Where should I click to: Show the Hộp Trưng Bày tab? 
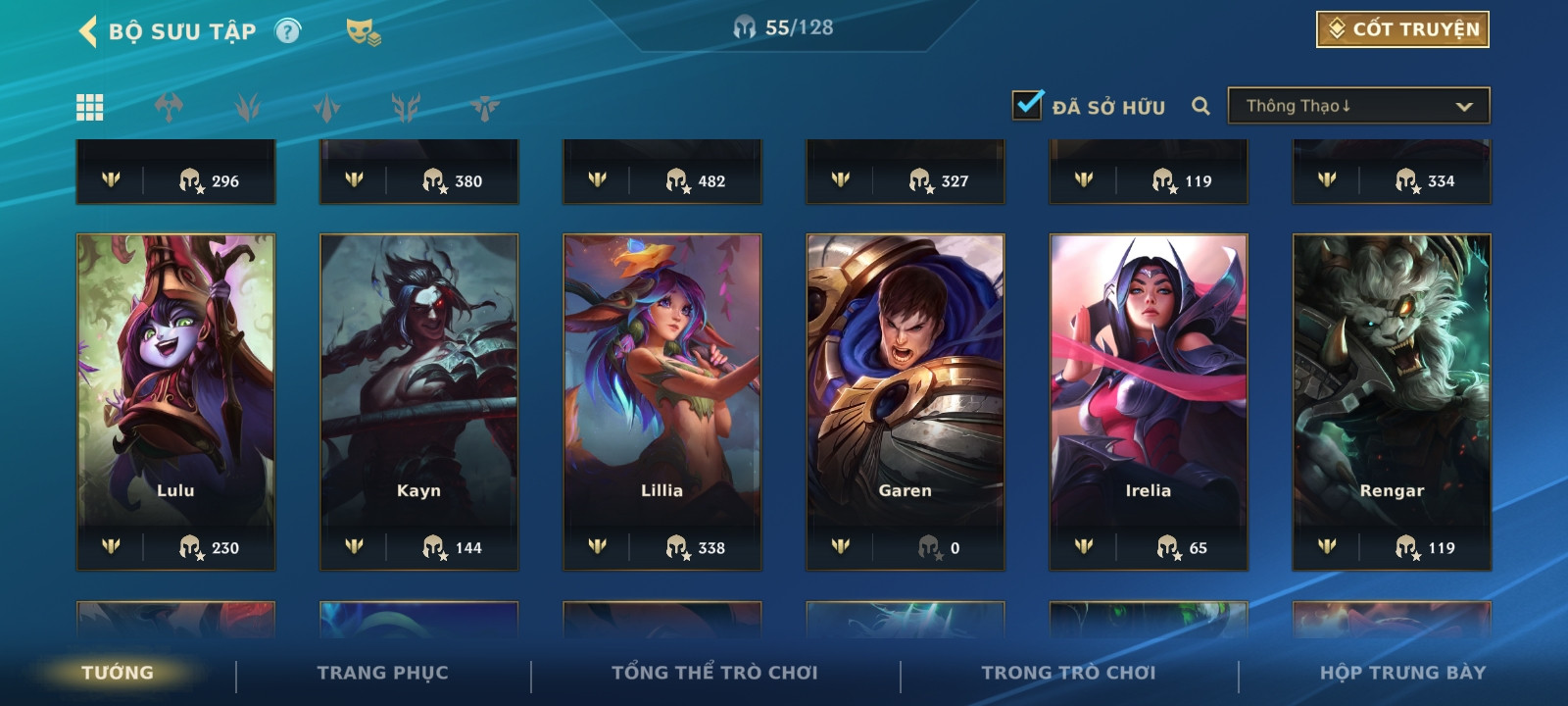coord(1402,673)
